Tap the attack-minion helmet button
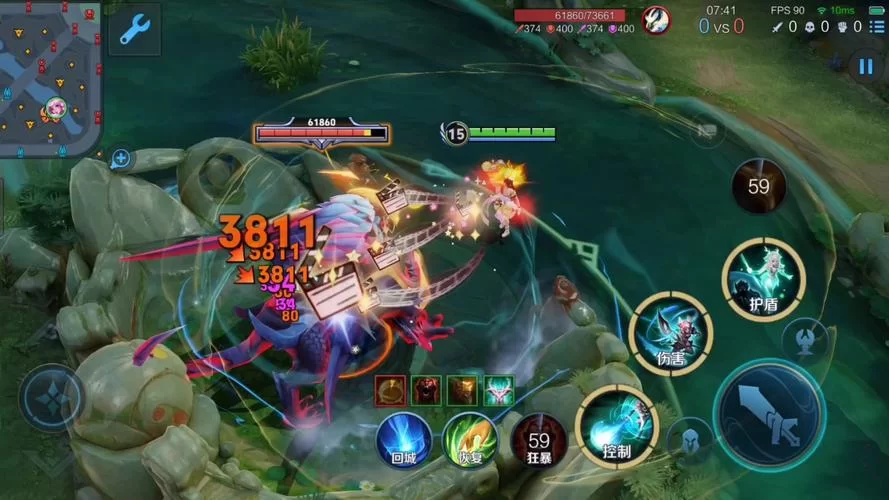Screen dimensions: 889x500 coord(687,439)
